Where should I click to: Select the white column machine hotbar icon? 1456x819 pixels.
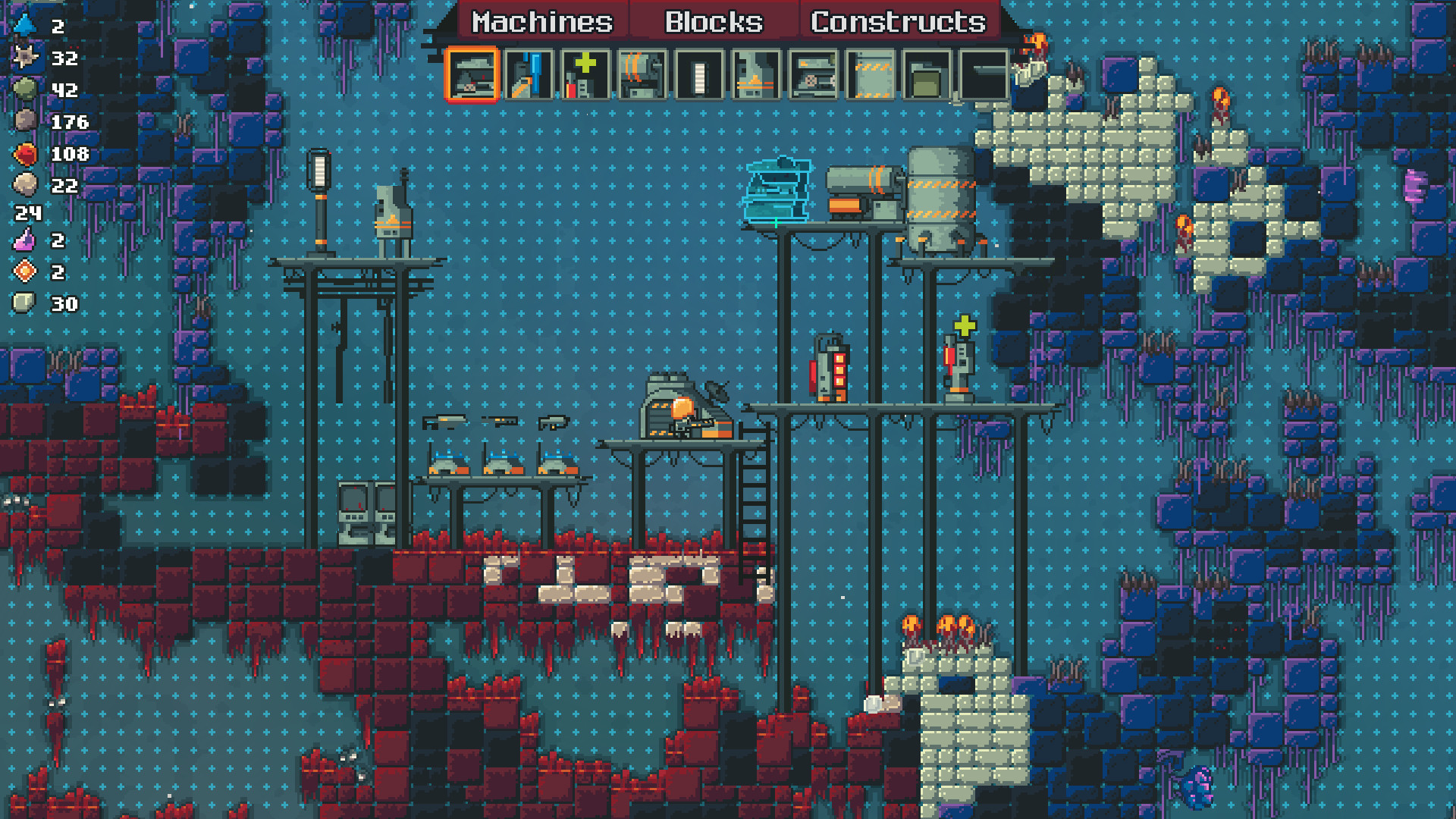(699, 76)
